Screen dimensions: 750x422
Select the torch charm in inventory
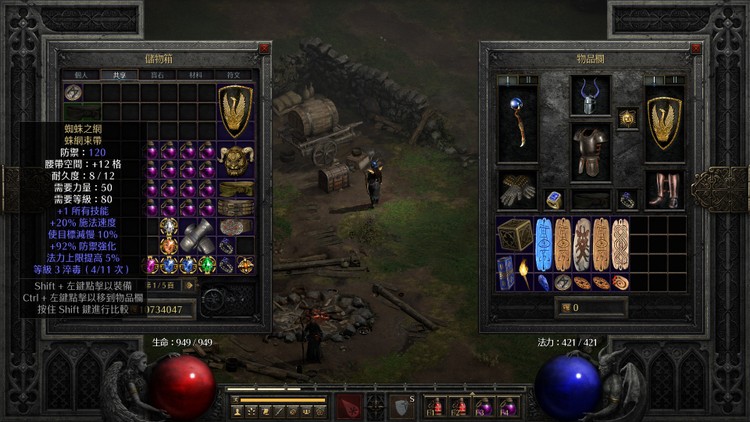pos(526,267)
